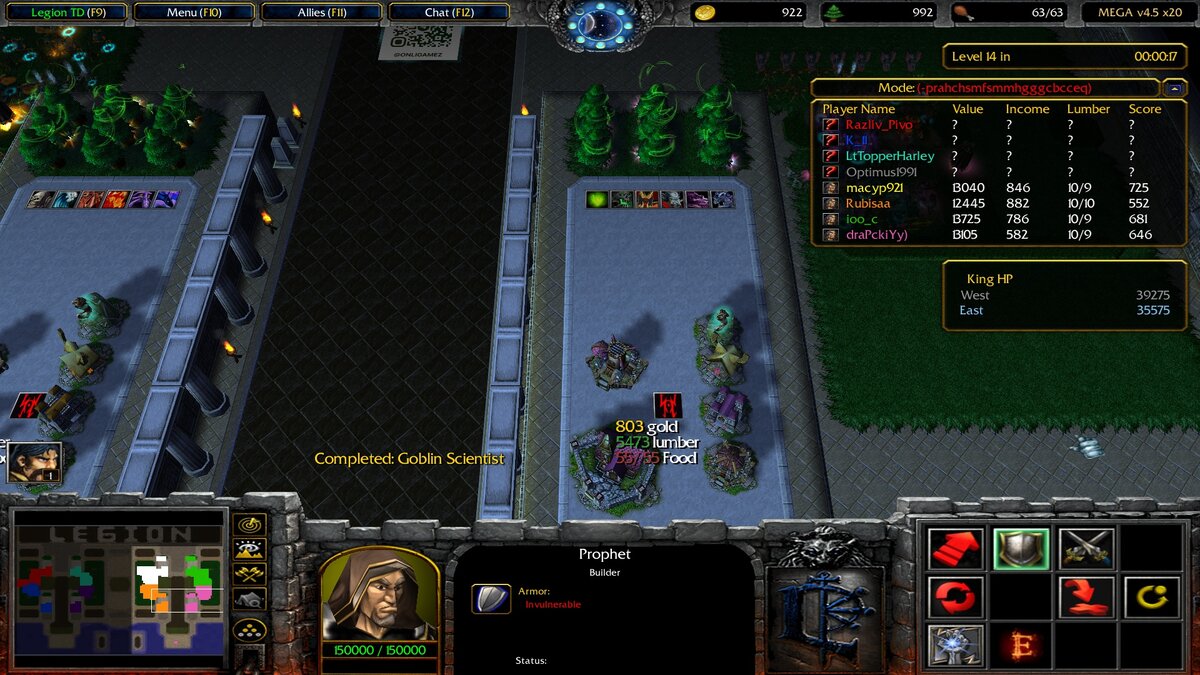This screenshot has width=1200, height=675.
Task: Activate the yellow circular arrow command
Action: [1151, 597]
